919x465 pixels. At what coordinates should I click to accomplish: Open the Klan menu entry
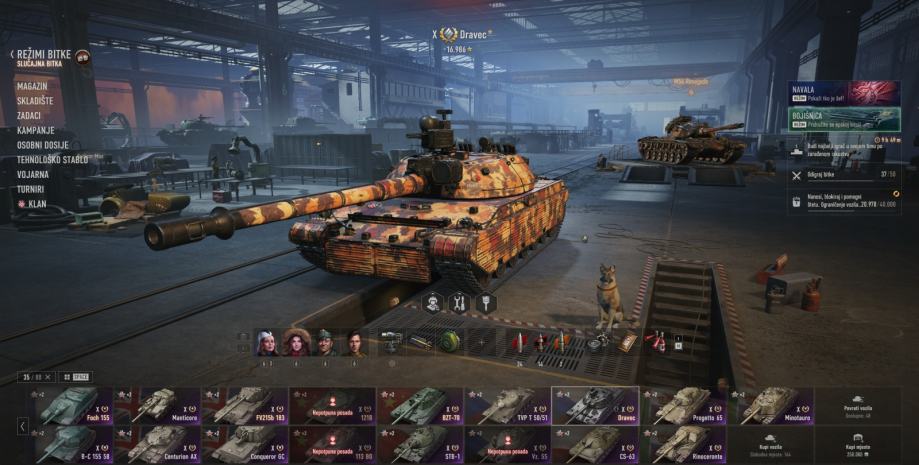pyautogui.click(x=35, y=203)
